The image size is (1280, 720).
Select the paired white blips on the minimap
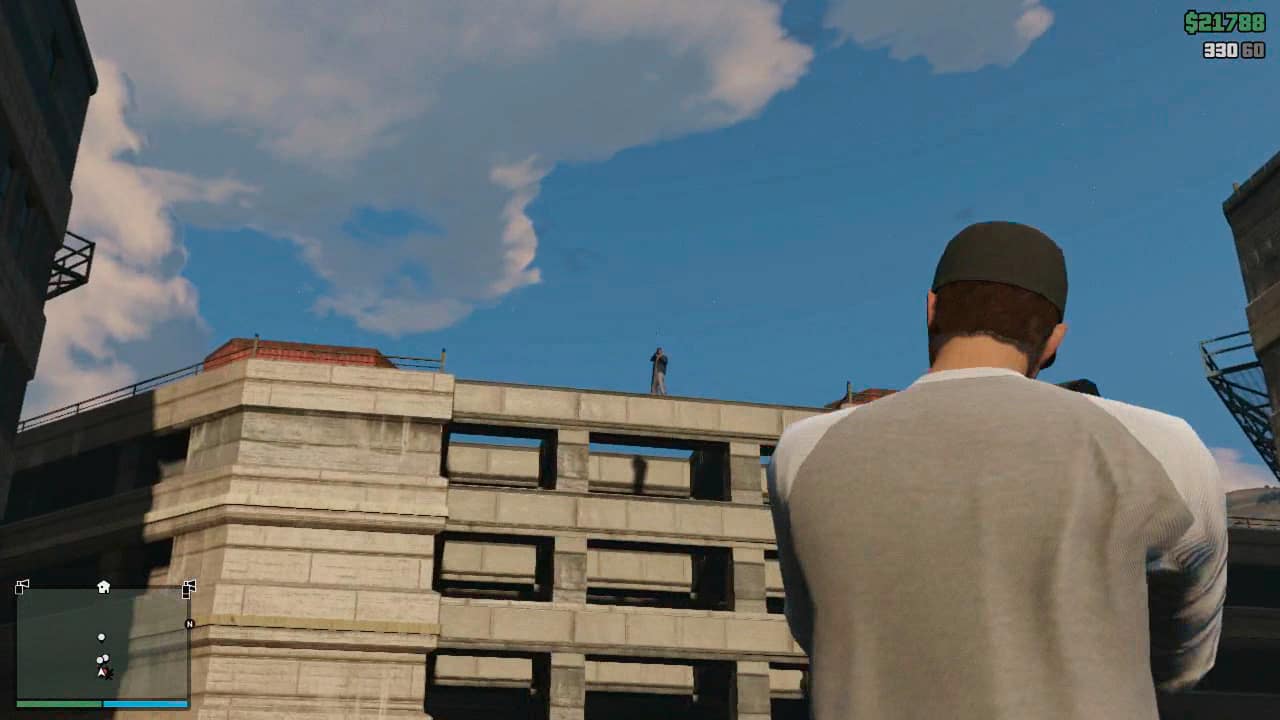(102, 658)
